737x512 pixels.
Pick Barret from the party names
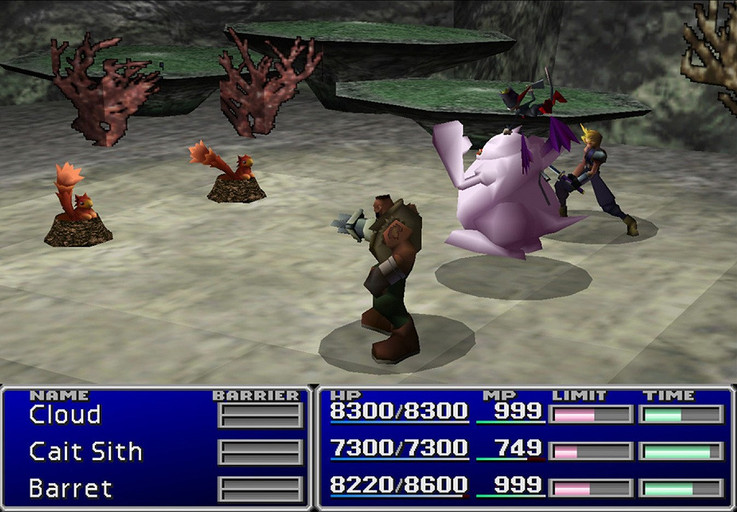(x=70, y=489)
